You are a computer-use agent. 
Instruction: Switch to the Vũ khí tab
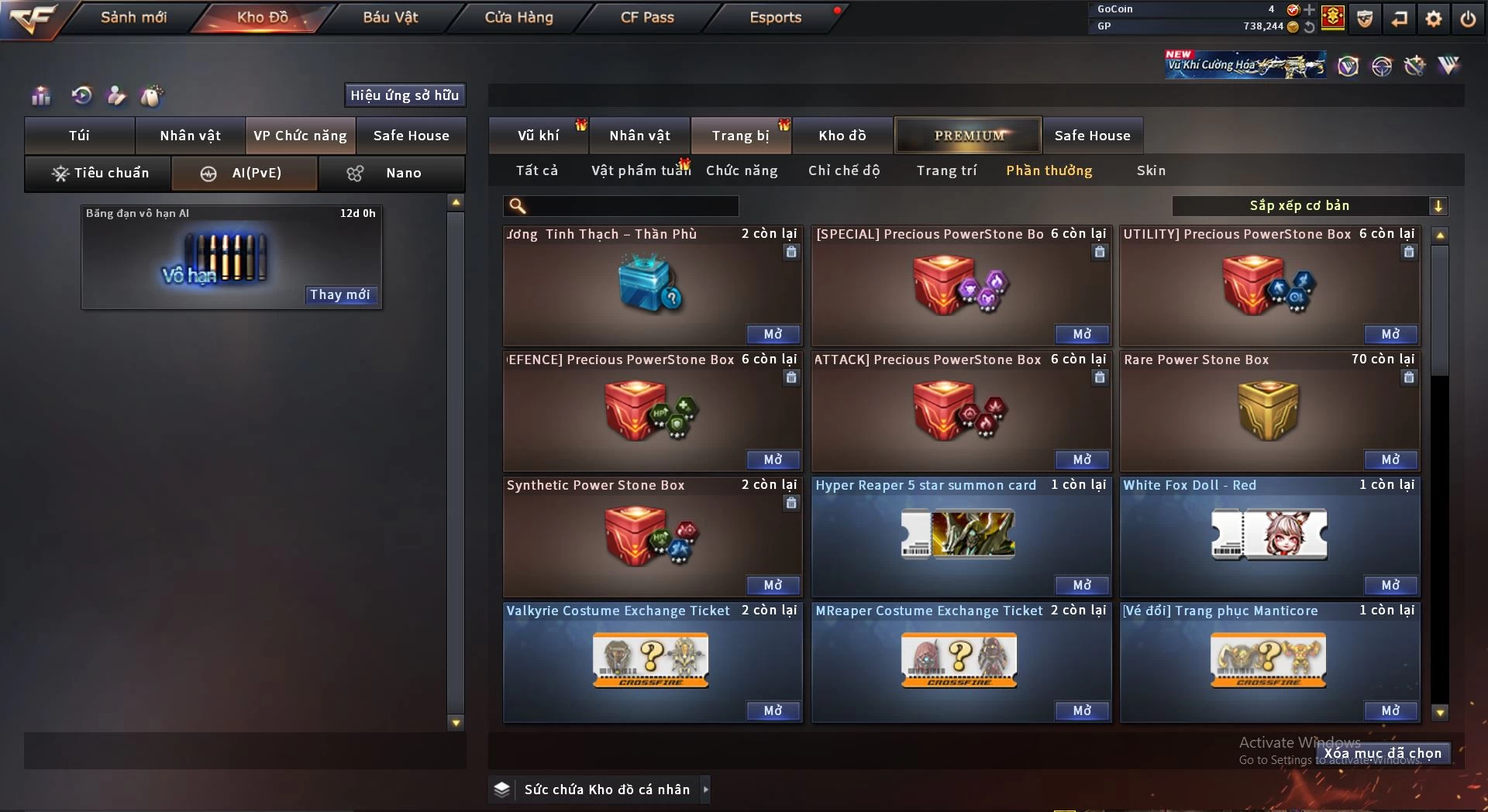(538, 136)
